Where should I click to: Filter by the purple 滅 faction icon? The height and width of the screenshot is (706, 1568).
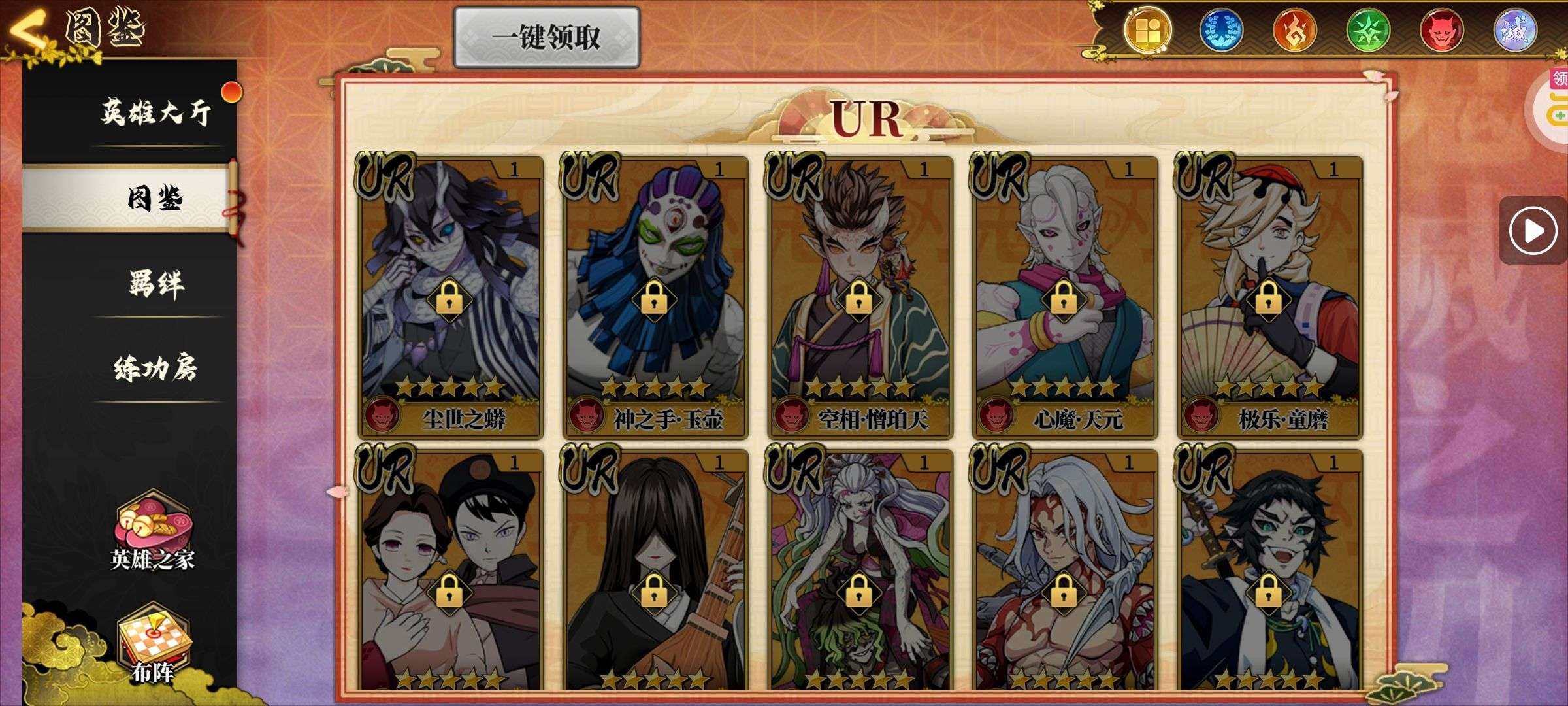pyautogui.click(x=1515, y=31)
